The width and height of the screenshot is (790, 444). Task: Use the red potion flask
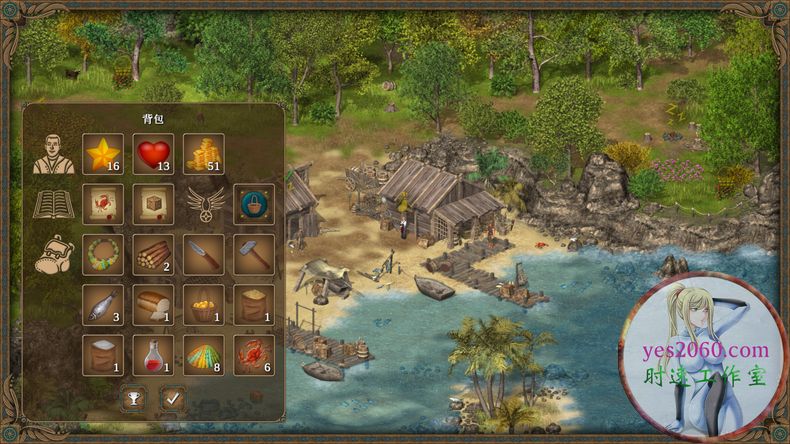[153, 354]
